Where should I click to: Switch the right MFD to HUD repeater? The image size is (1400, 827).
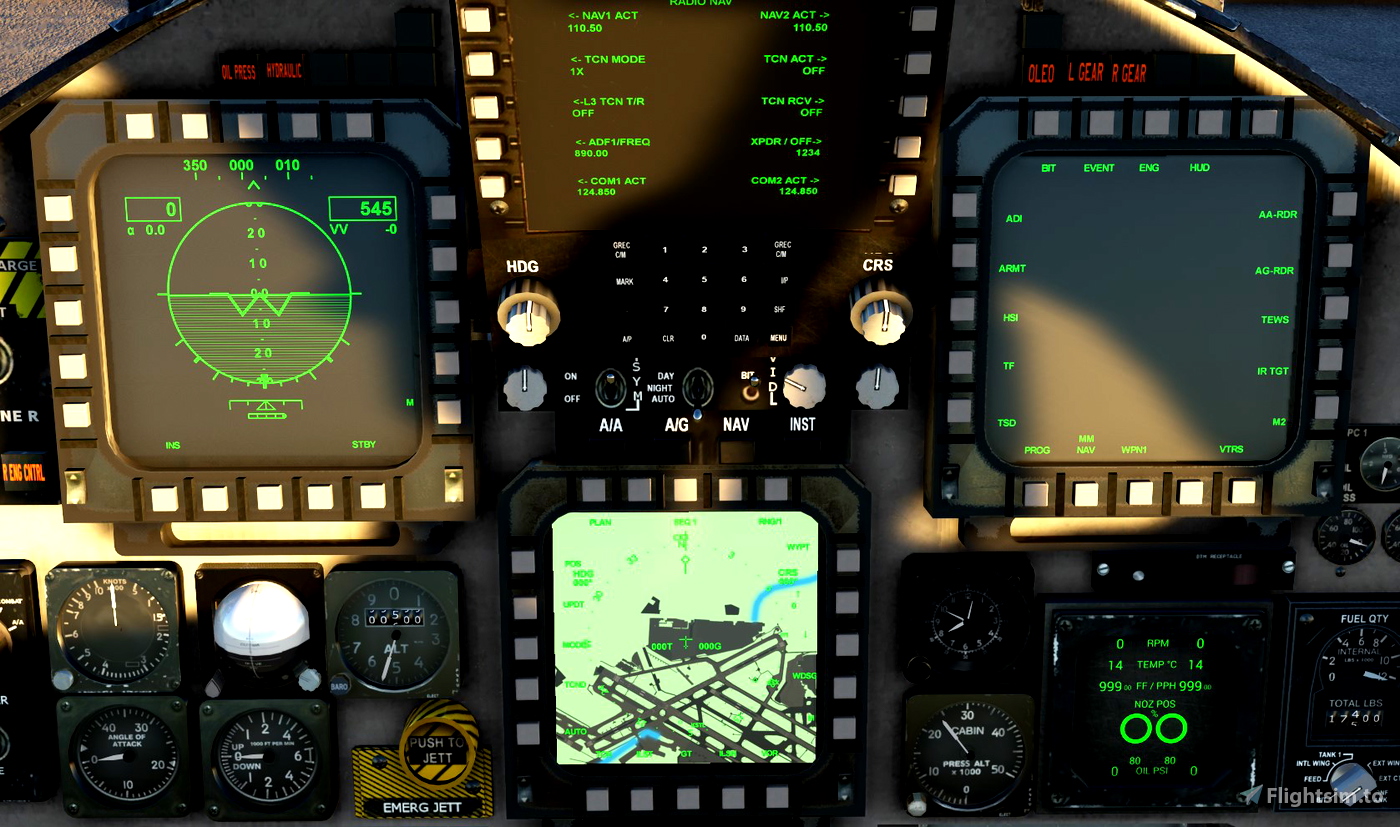click(x=1198, y=167)
